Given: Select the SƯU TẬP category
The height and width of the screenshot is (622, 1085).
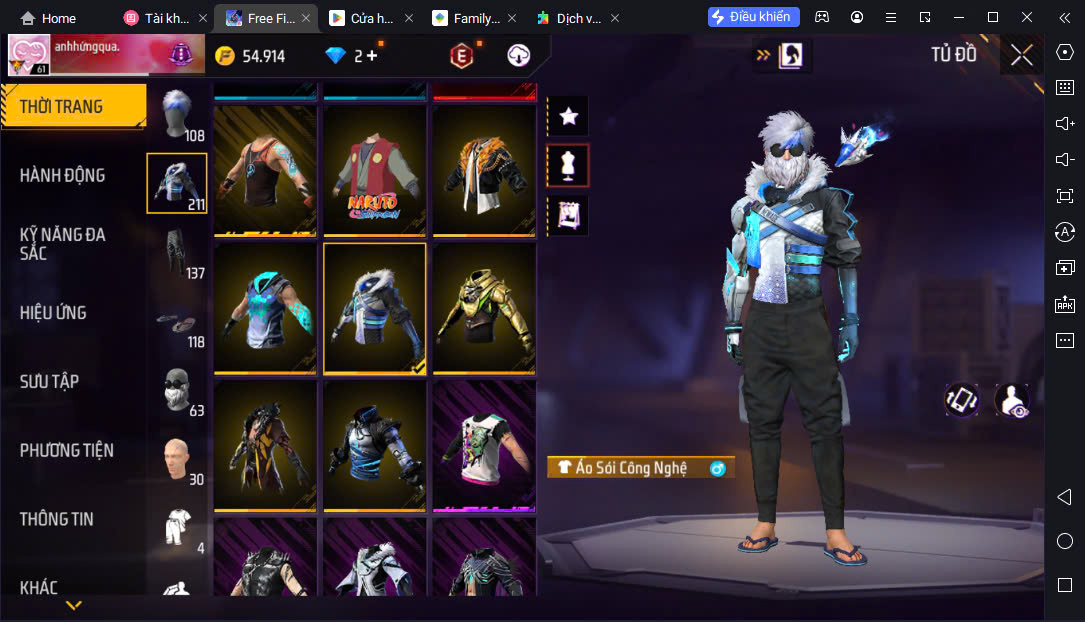Looking at the screenshot, I should [x=49, y=381].
